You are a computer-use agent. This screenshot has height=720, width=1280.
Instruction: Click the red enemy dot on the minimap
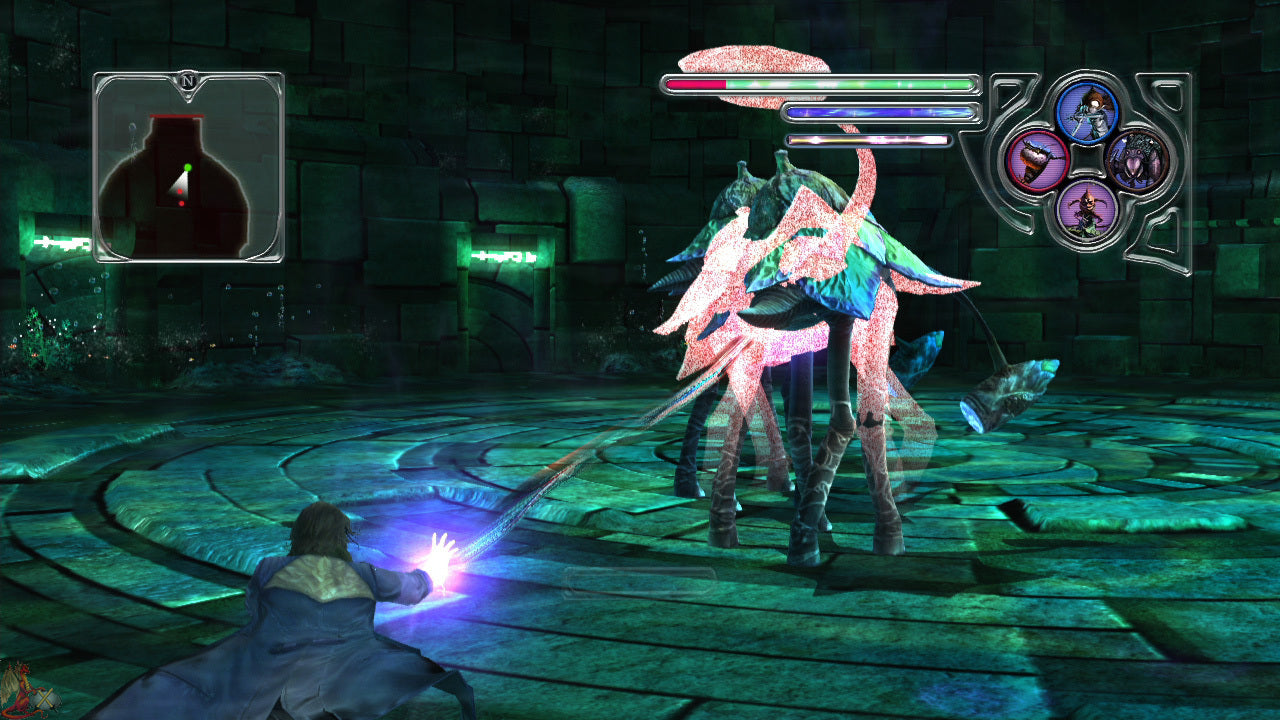180,191
